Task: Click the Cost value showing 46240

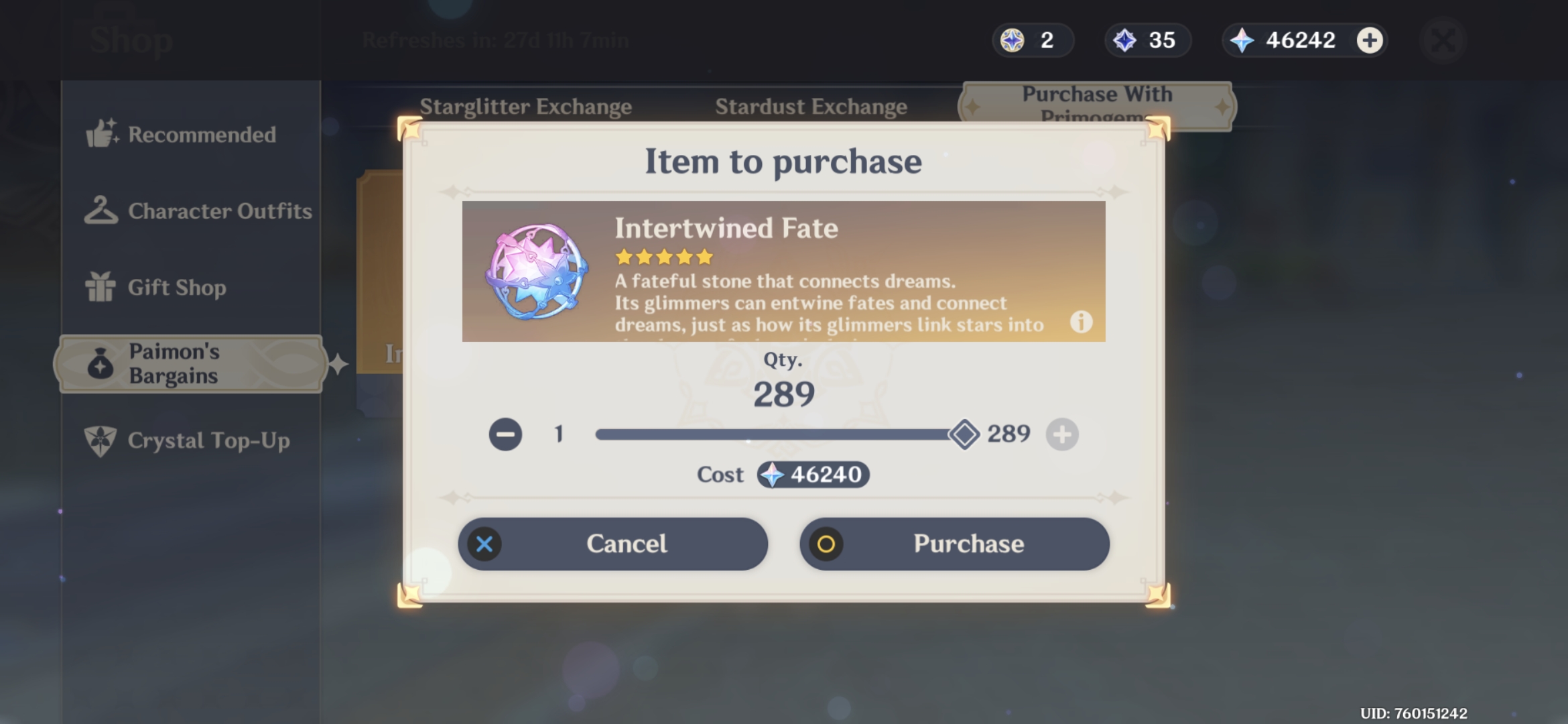Action: (x=813, y=475)
